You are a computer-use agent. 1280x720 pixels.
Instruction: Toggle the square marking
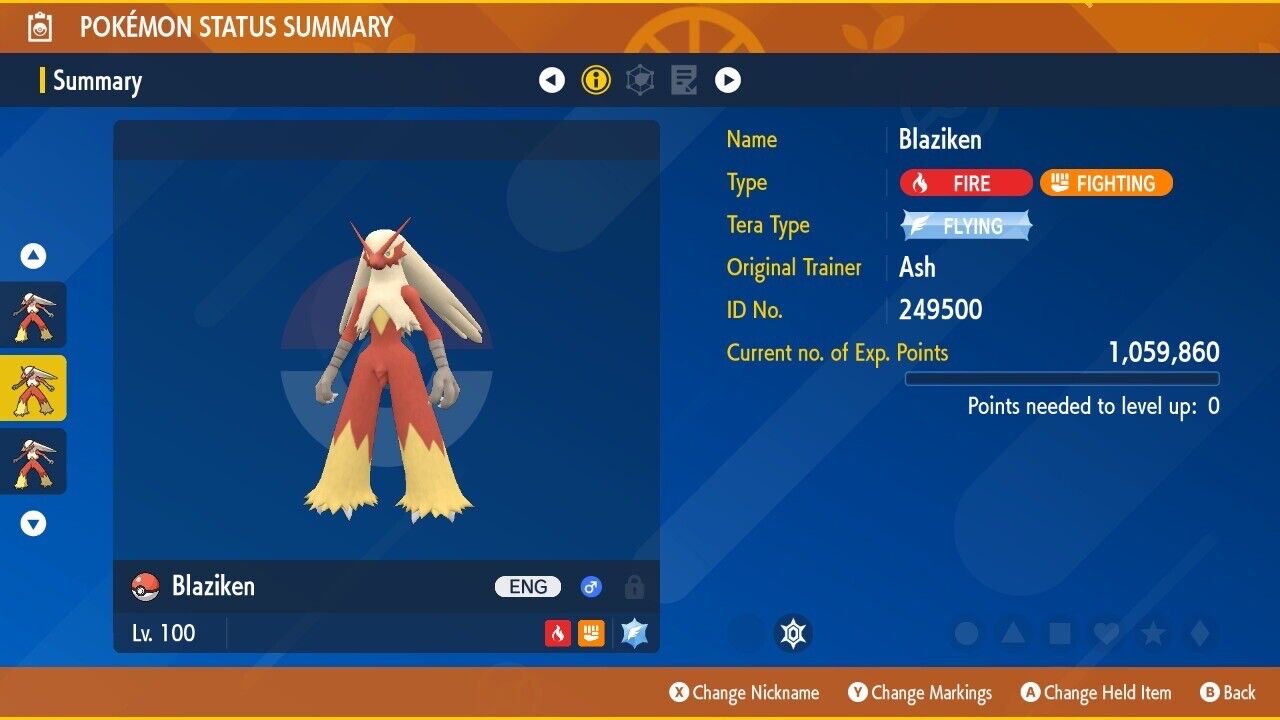[1060, 633]
